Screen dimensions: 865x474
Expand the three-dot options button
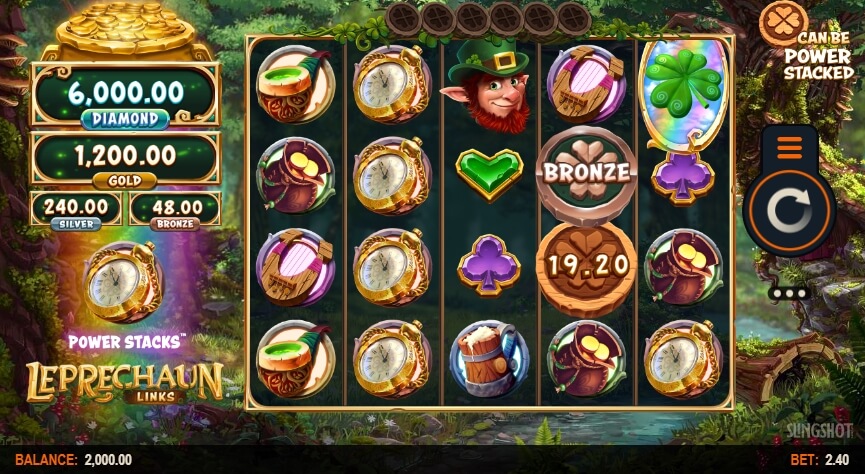pos(790,293)
